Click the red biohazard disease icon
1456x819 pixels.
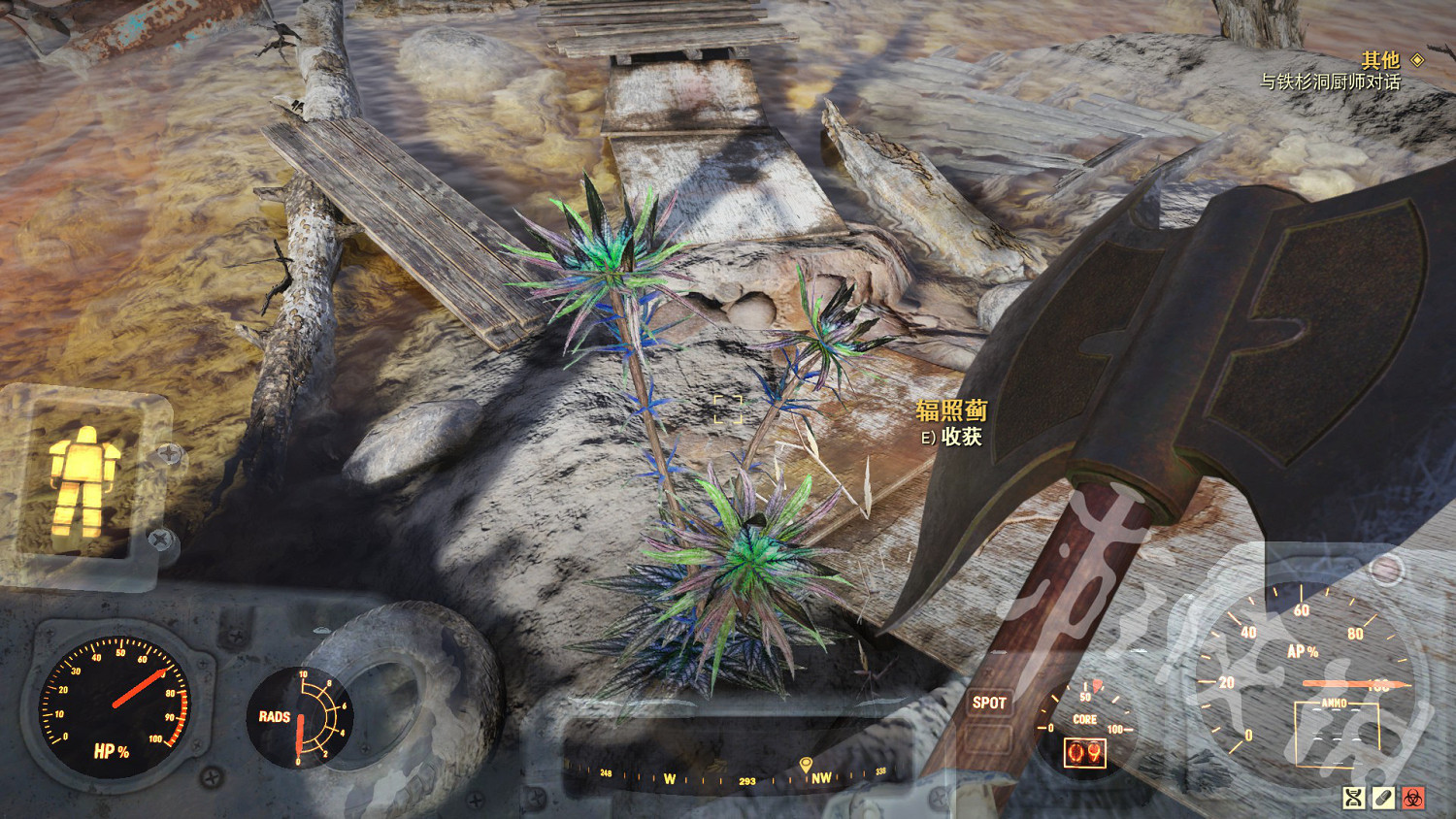coord(1413,798)
